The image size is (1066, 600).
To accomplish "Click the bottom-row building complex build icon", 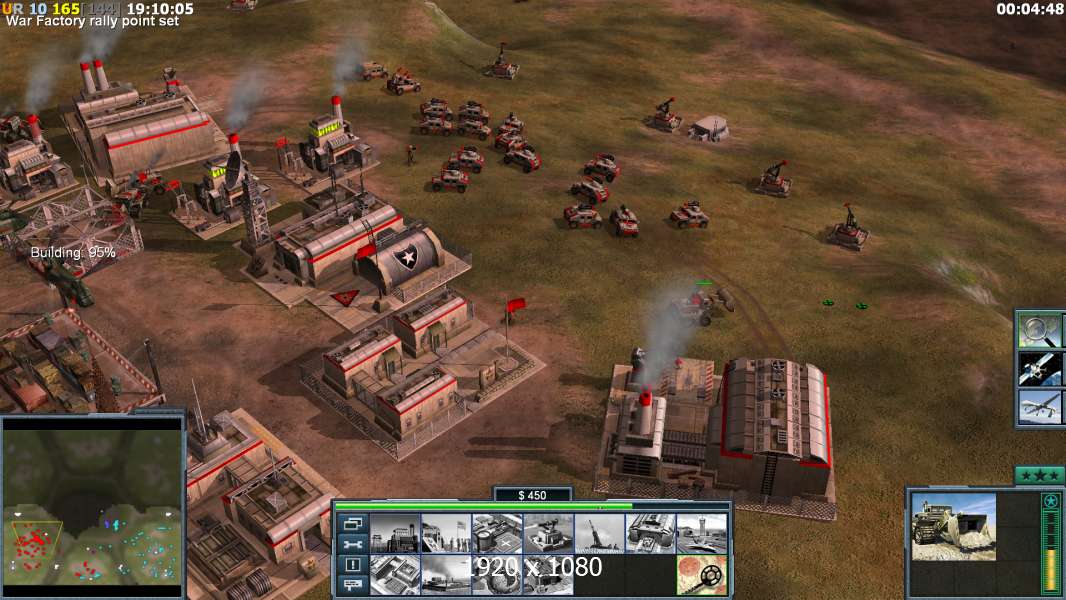I will (394, 575).
